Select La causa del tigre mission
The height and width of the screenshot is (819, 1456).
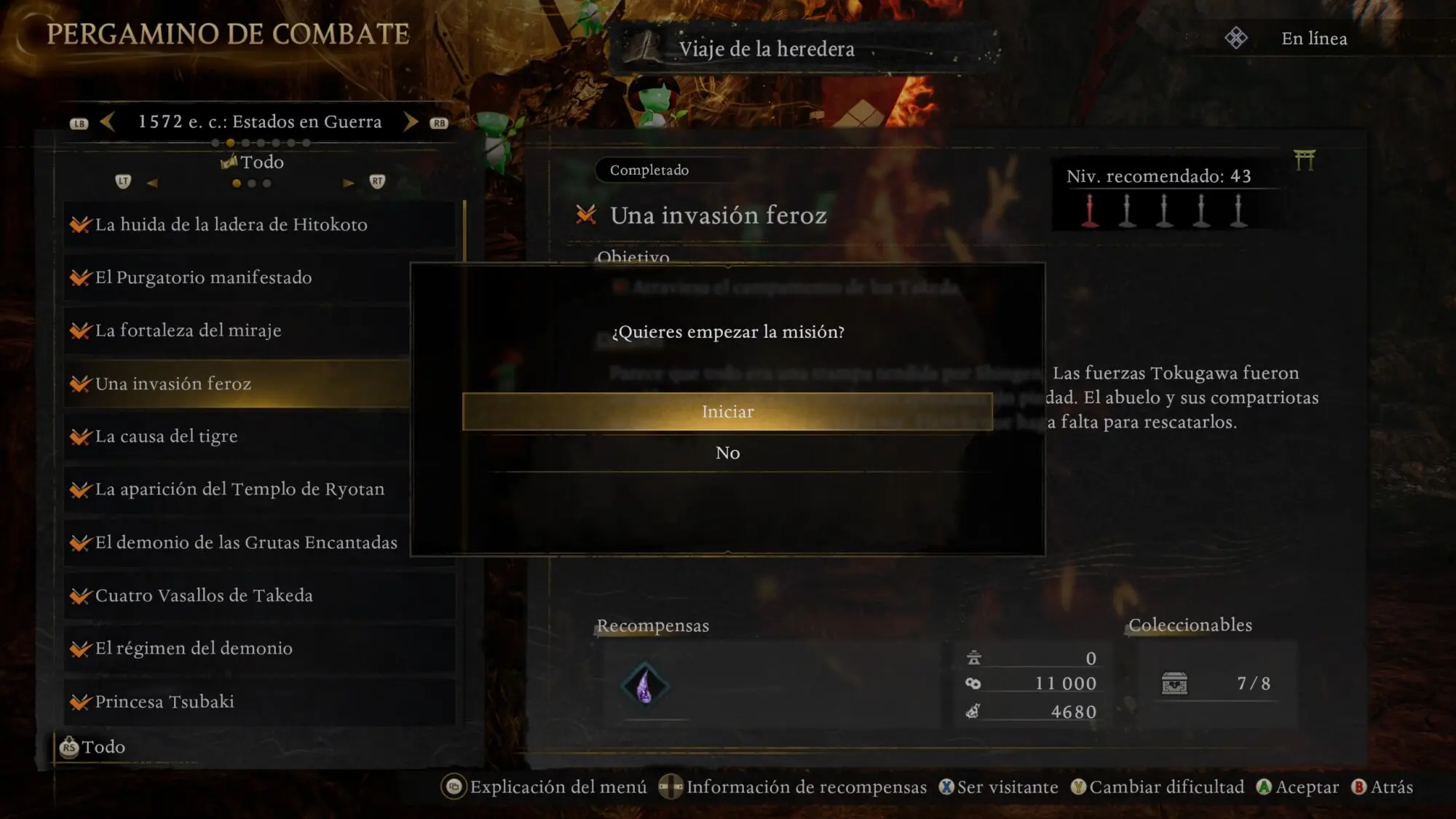pos(167,437)
